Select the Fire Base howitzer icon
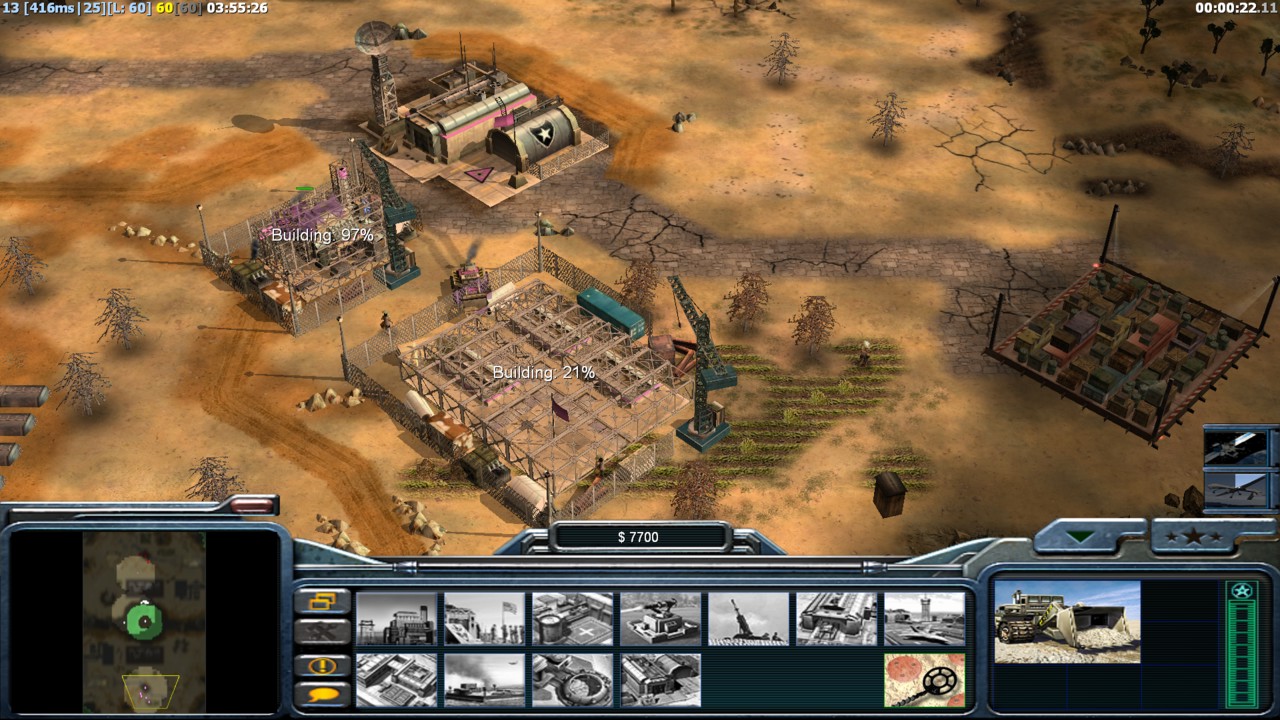Image resolution: width=1280 pixels, height=720 pixels. pyautogui.click(x=748, y=618)
